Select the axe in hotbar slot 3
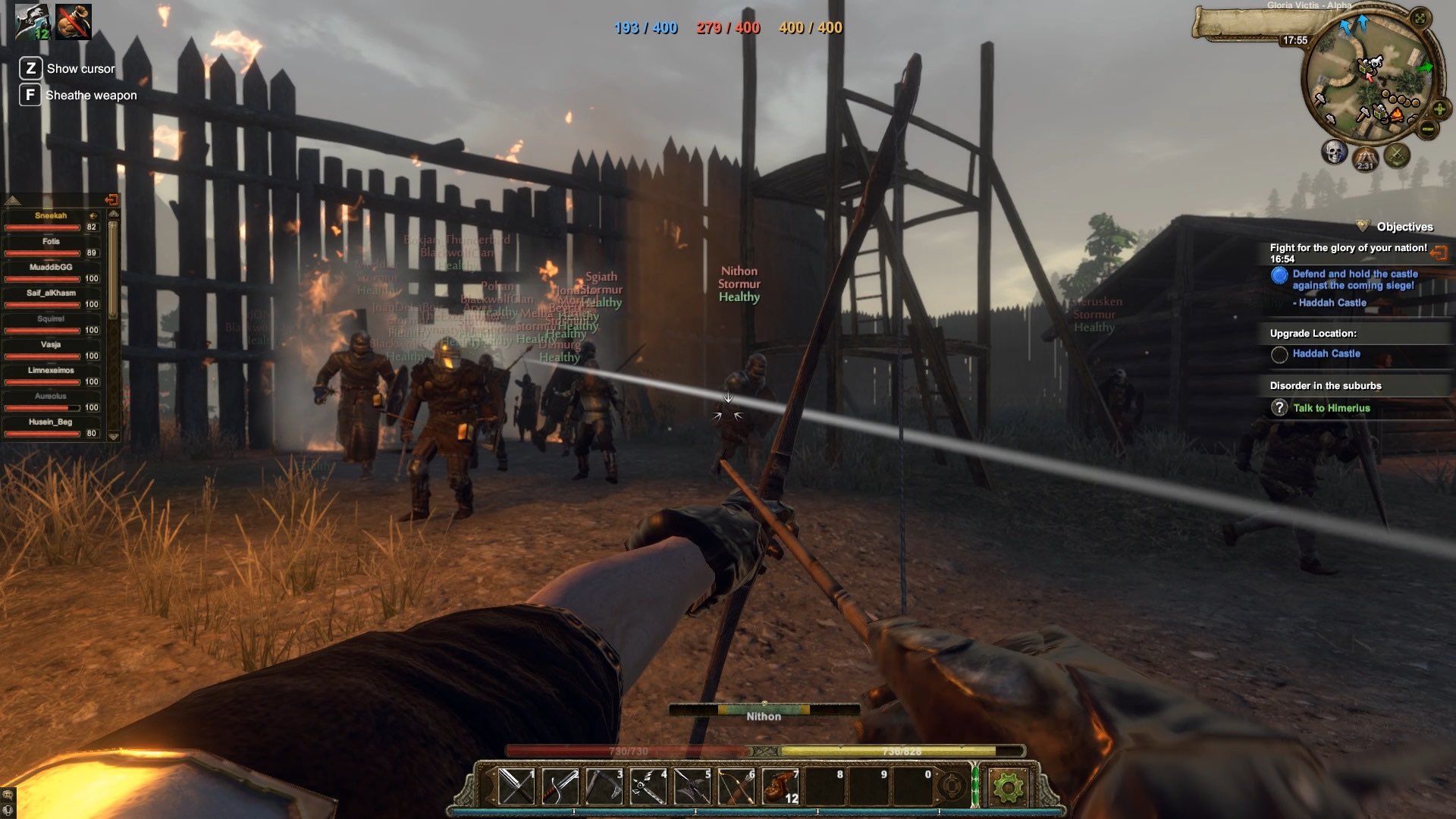The height and width of the screenshot is (819, 1456). click(x=604, y=786)
